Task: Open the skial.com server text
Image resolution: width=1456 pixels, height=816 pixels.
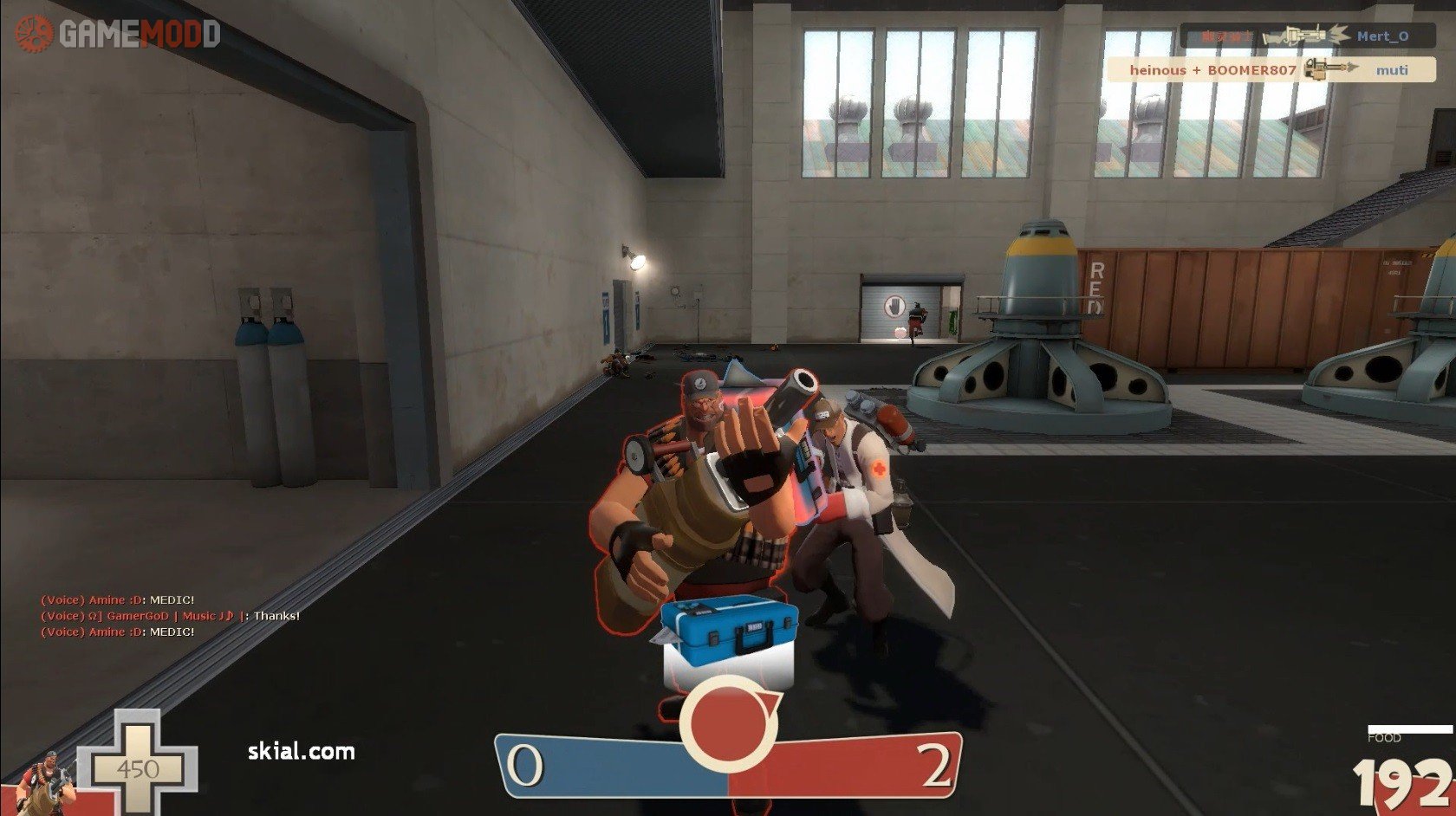Action: click(x=301, y=751)
